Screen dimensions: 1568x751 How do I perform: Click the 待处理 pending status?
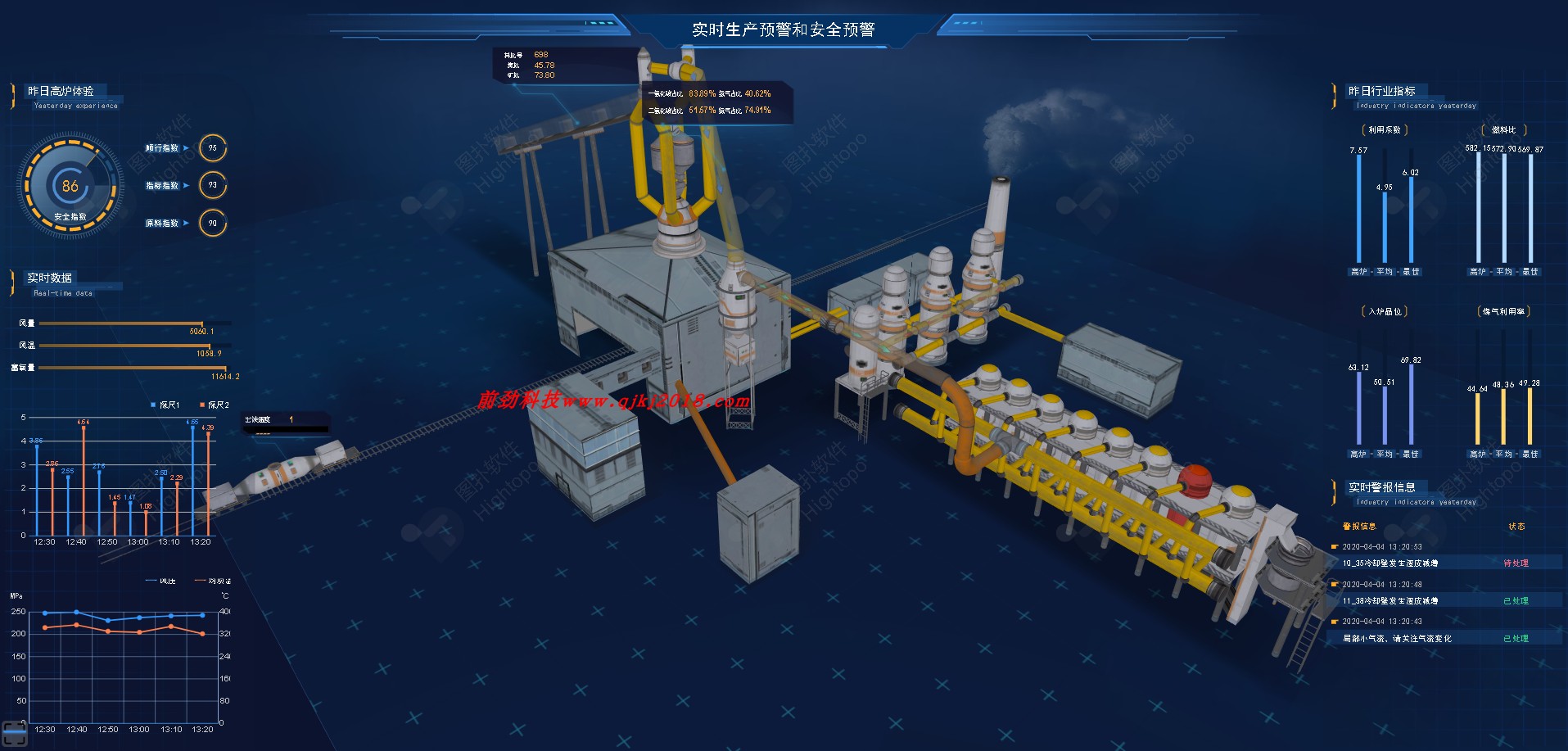click(1516, 563)
